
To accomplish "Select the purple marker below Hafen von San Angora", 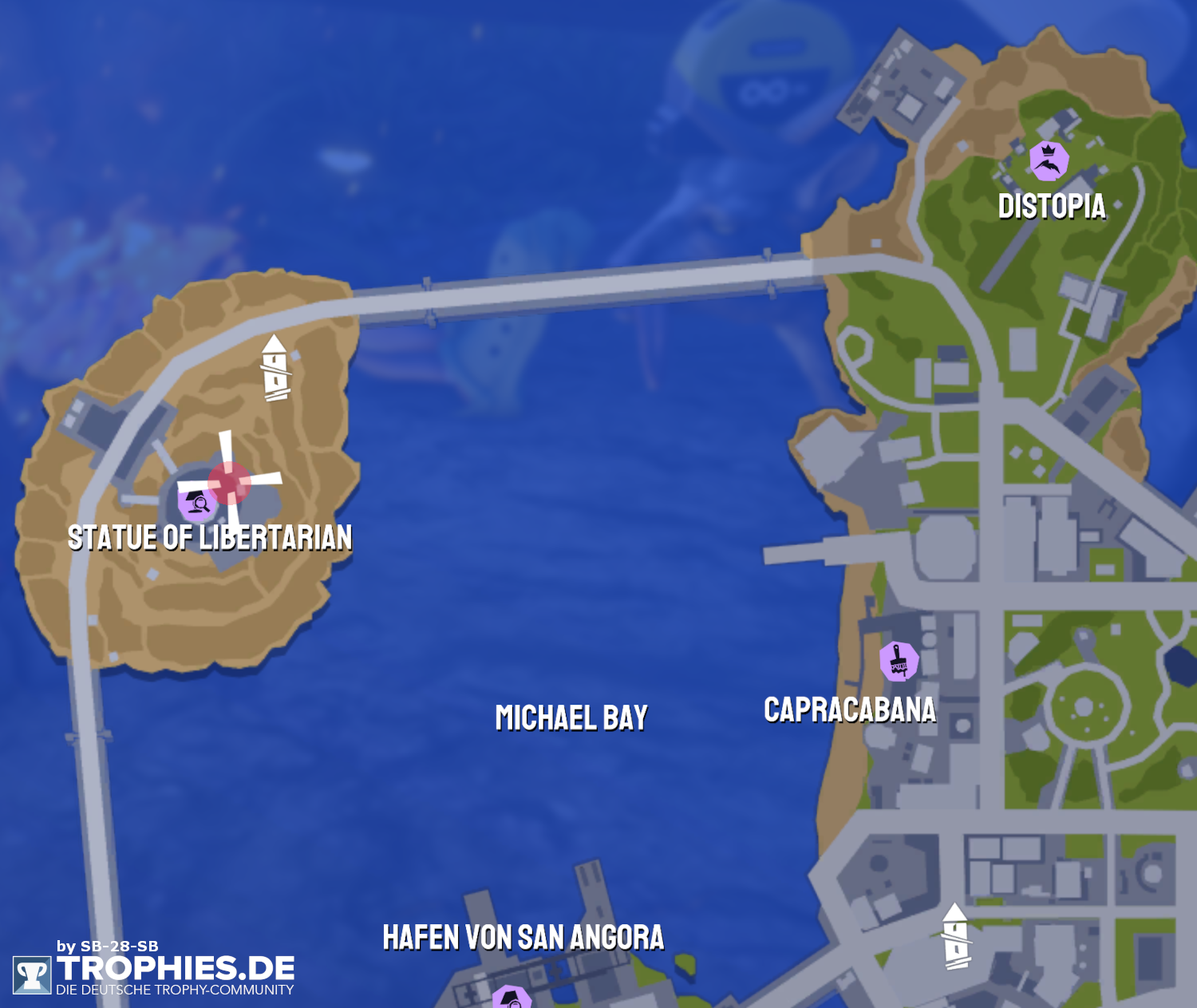I will [512, 998].
